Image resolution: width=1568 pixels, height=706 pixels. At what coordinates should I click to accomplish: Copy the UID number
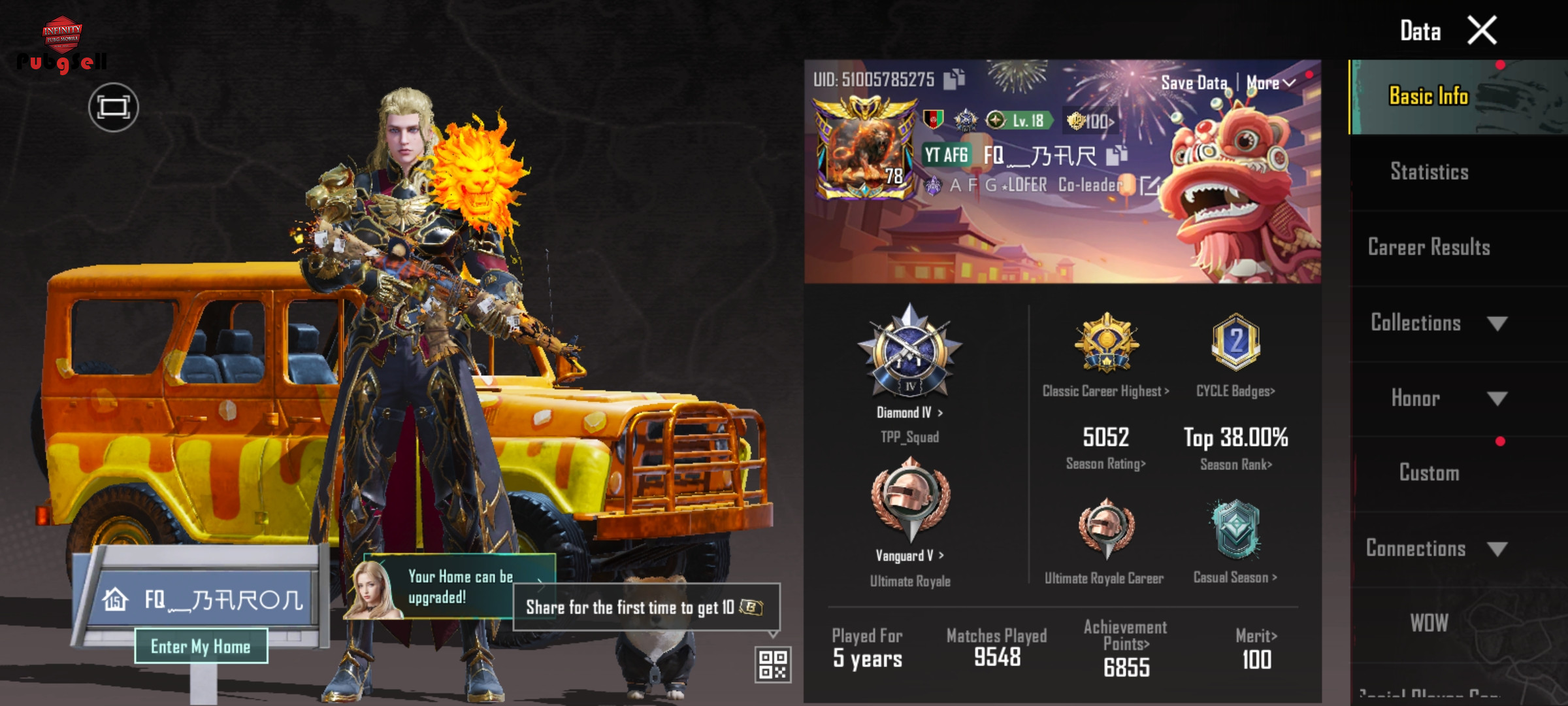pyautogui.click(x=954, y=79)
